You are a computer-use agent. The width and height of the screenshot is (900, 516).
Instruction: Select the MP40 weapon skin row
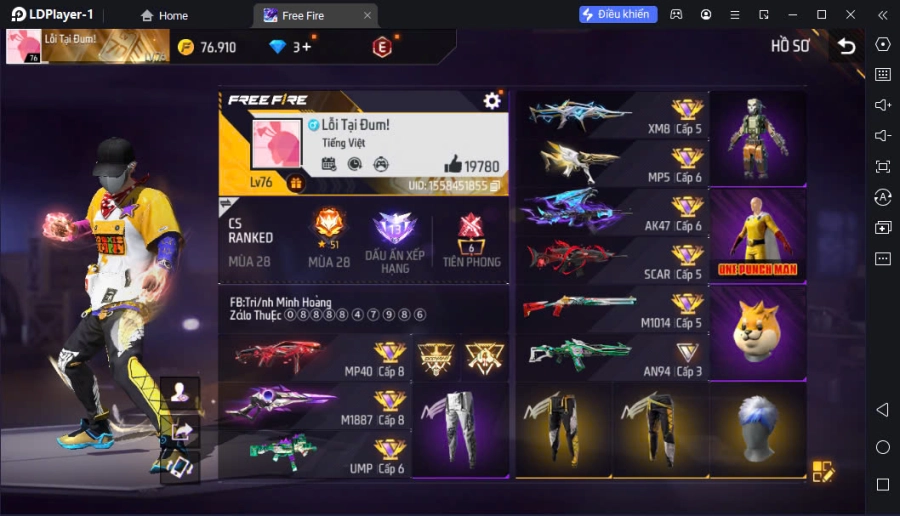[314, 358]
